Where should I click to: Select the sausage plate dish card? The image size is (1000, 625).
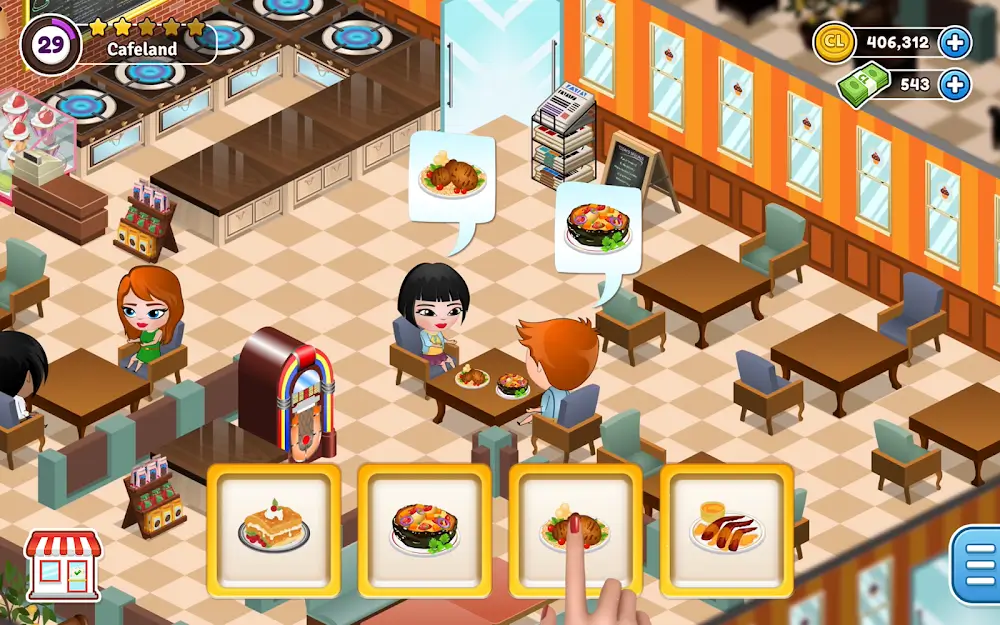click(726, 530)
